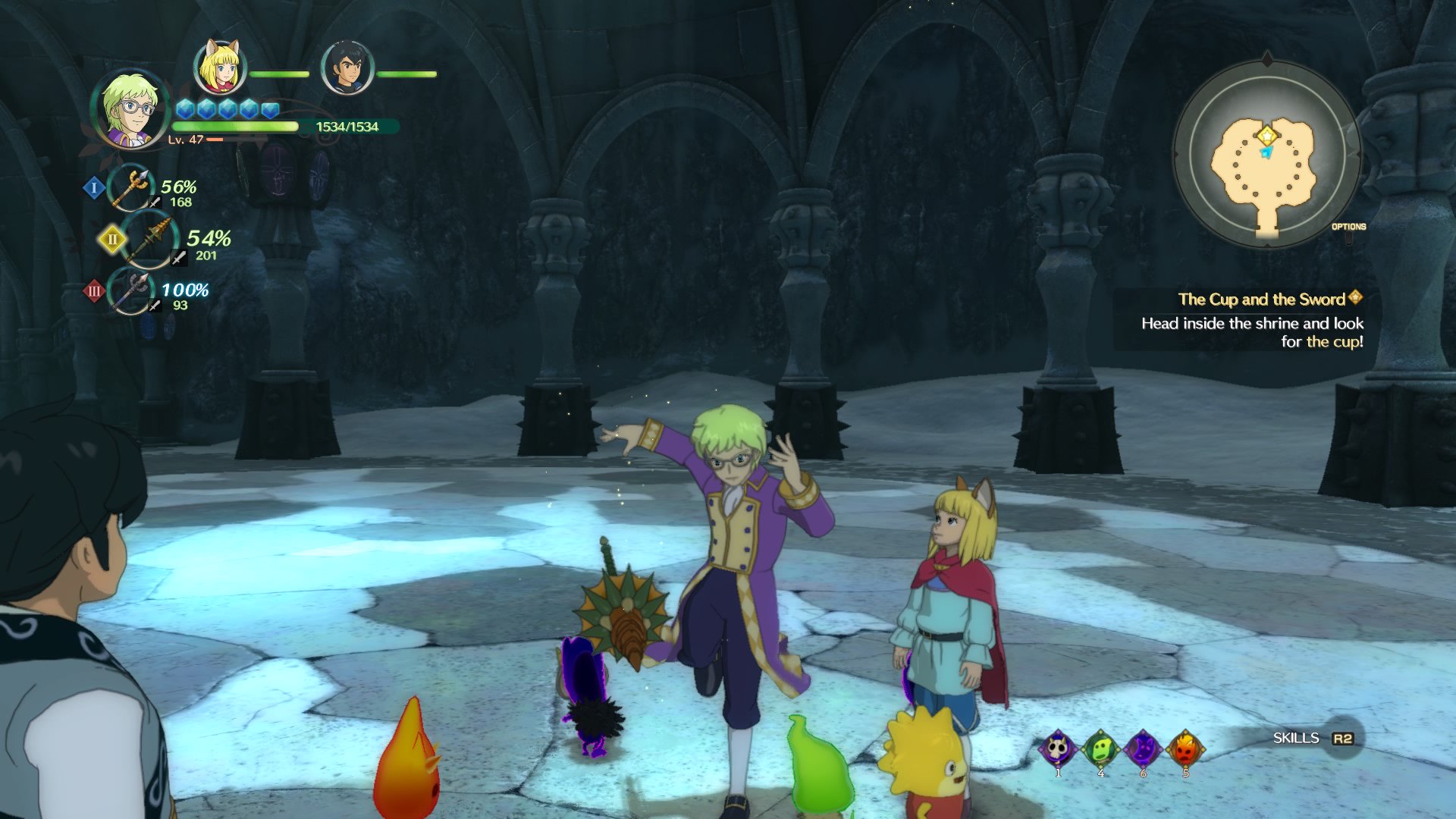Switch to the blonde fox-eared girl portrait
The image size is (1456, 819).
[219, 68]
